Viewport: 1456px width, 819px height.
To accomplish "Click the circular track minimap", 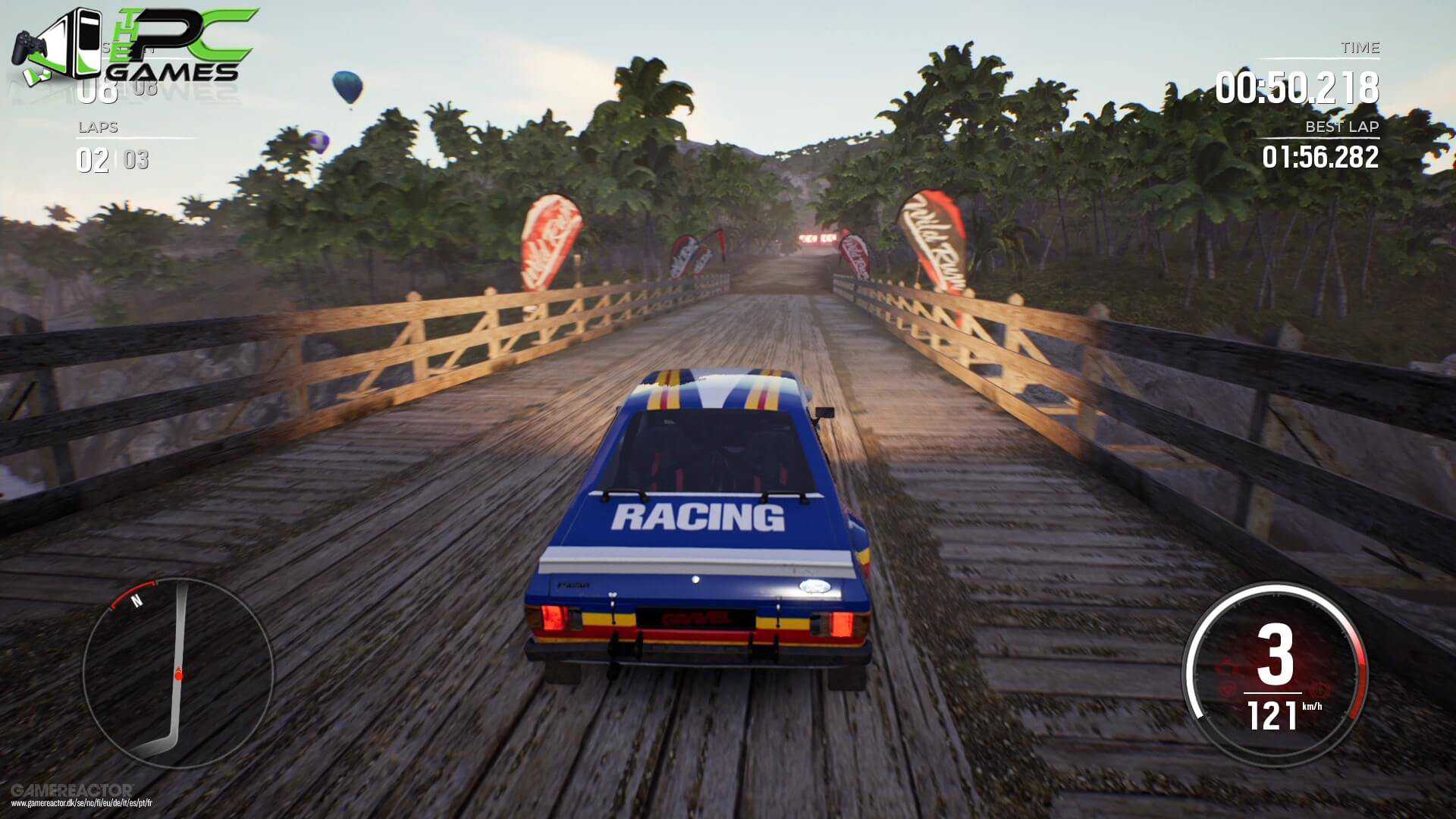I will click(x=177, y=673).
